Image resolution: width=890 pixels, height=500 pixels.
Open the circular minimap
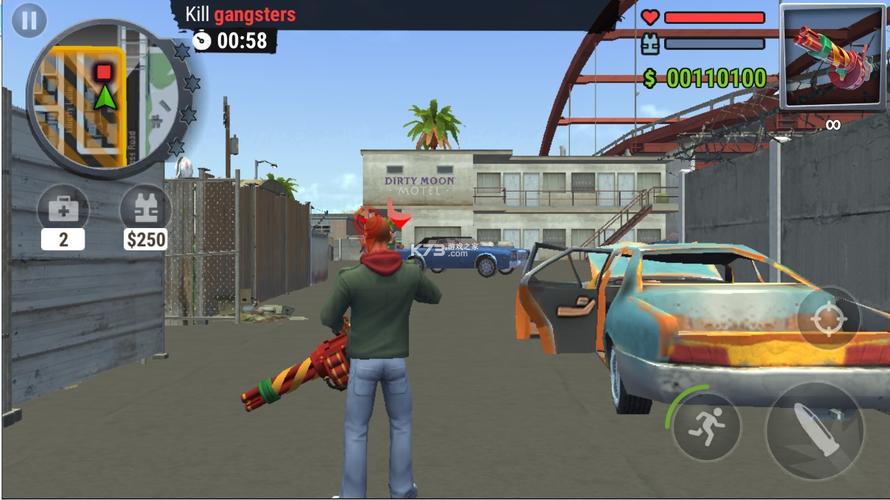point(104,96)
